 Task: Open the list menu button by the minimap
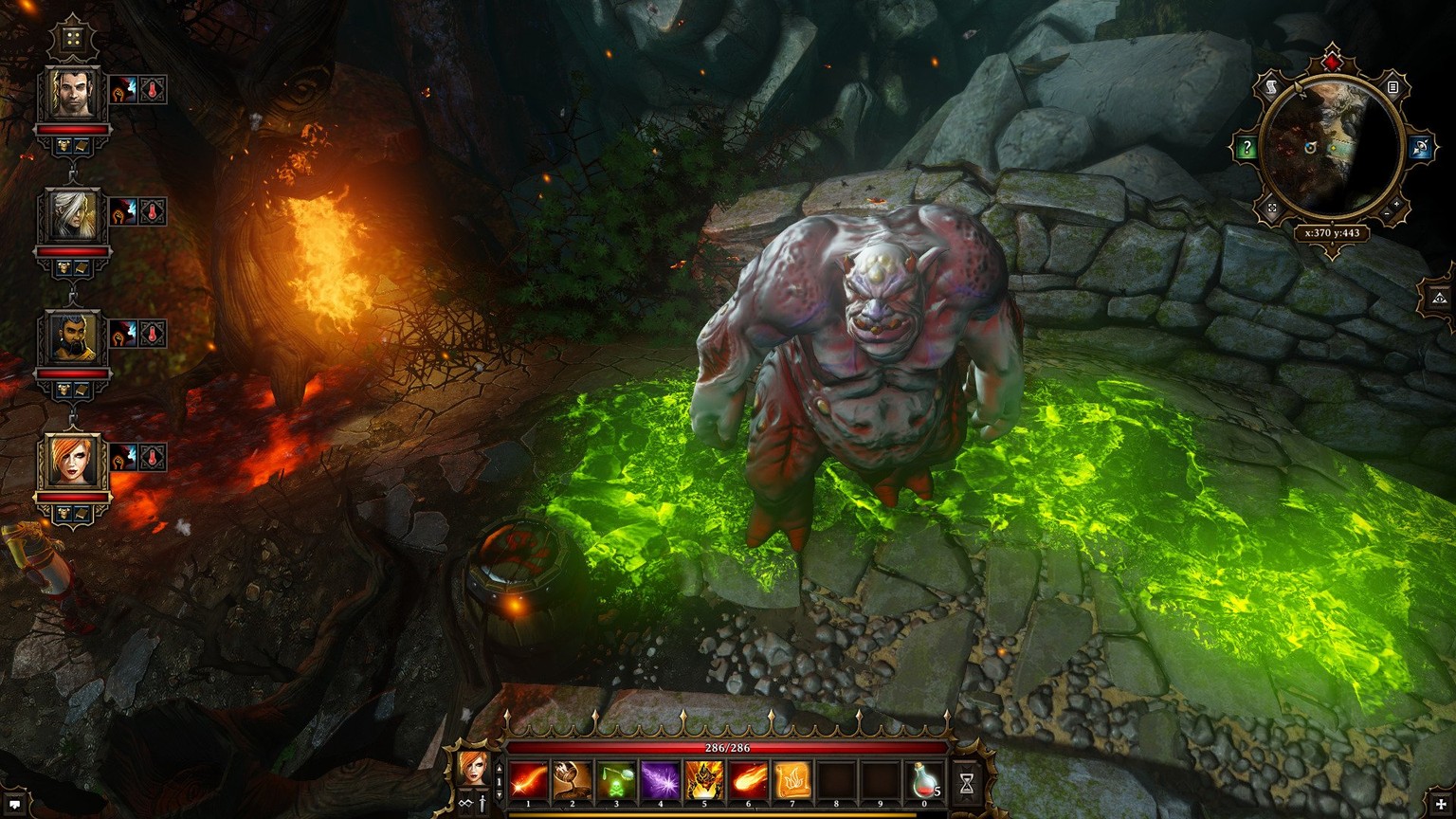point(1393,87)
